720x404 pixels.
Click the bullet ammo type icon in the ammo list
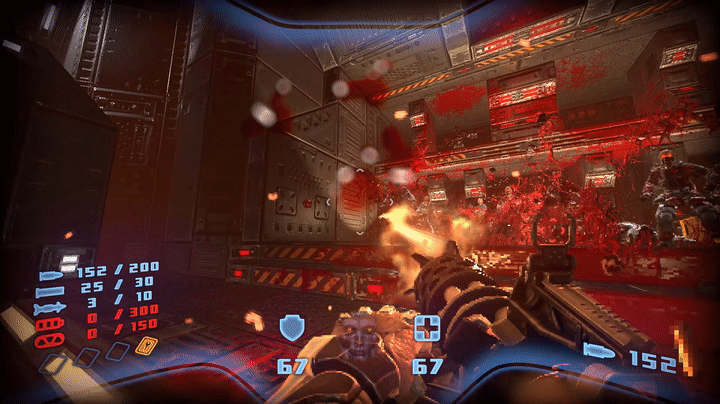coord(50,275)
